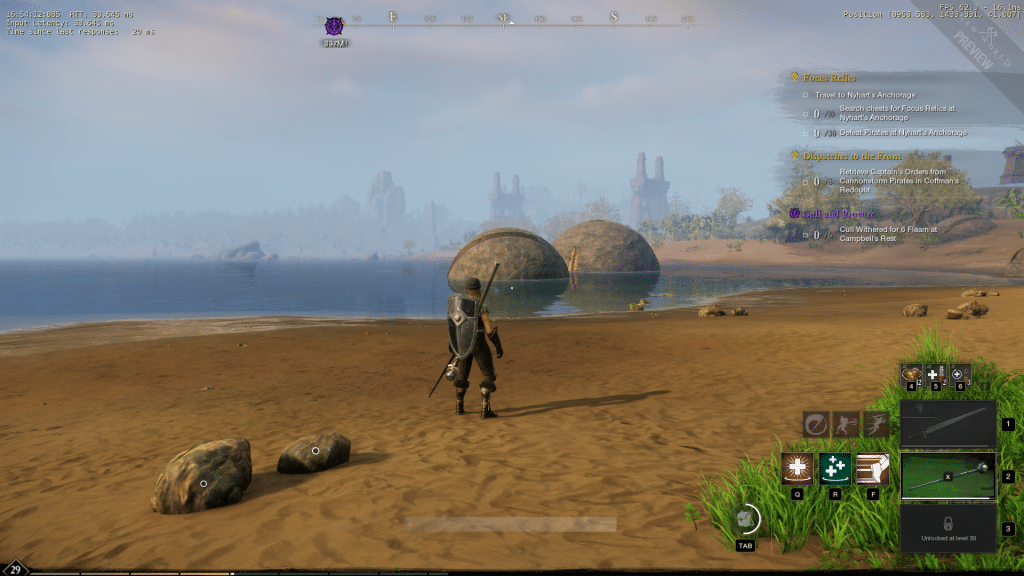
Task: Open the bag icon above TAB
Action: pos(744,519)
